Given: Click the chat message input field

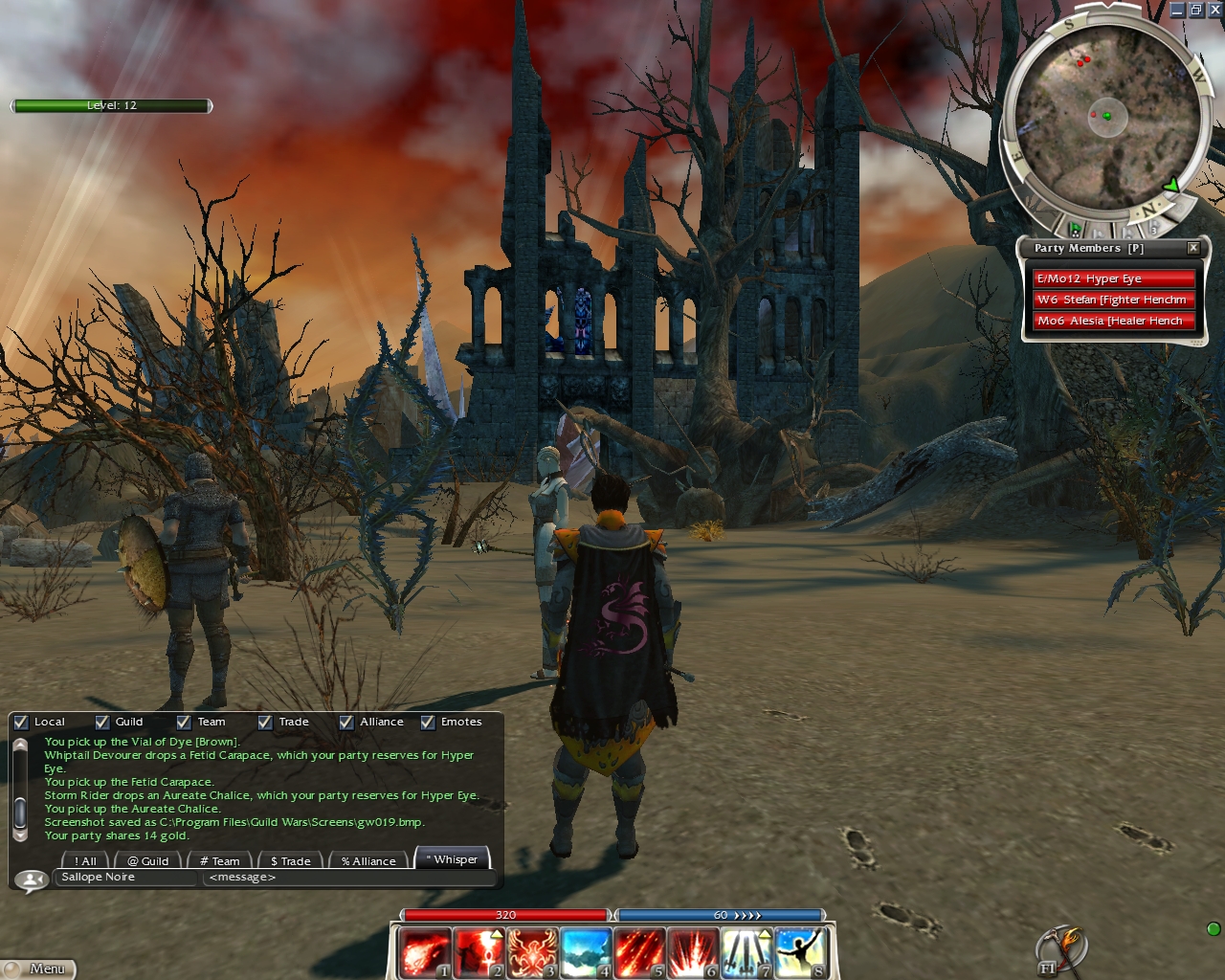Looking at the screenshot, I should coord(349,878).
